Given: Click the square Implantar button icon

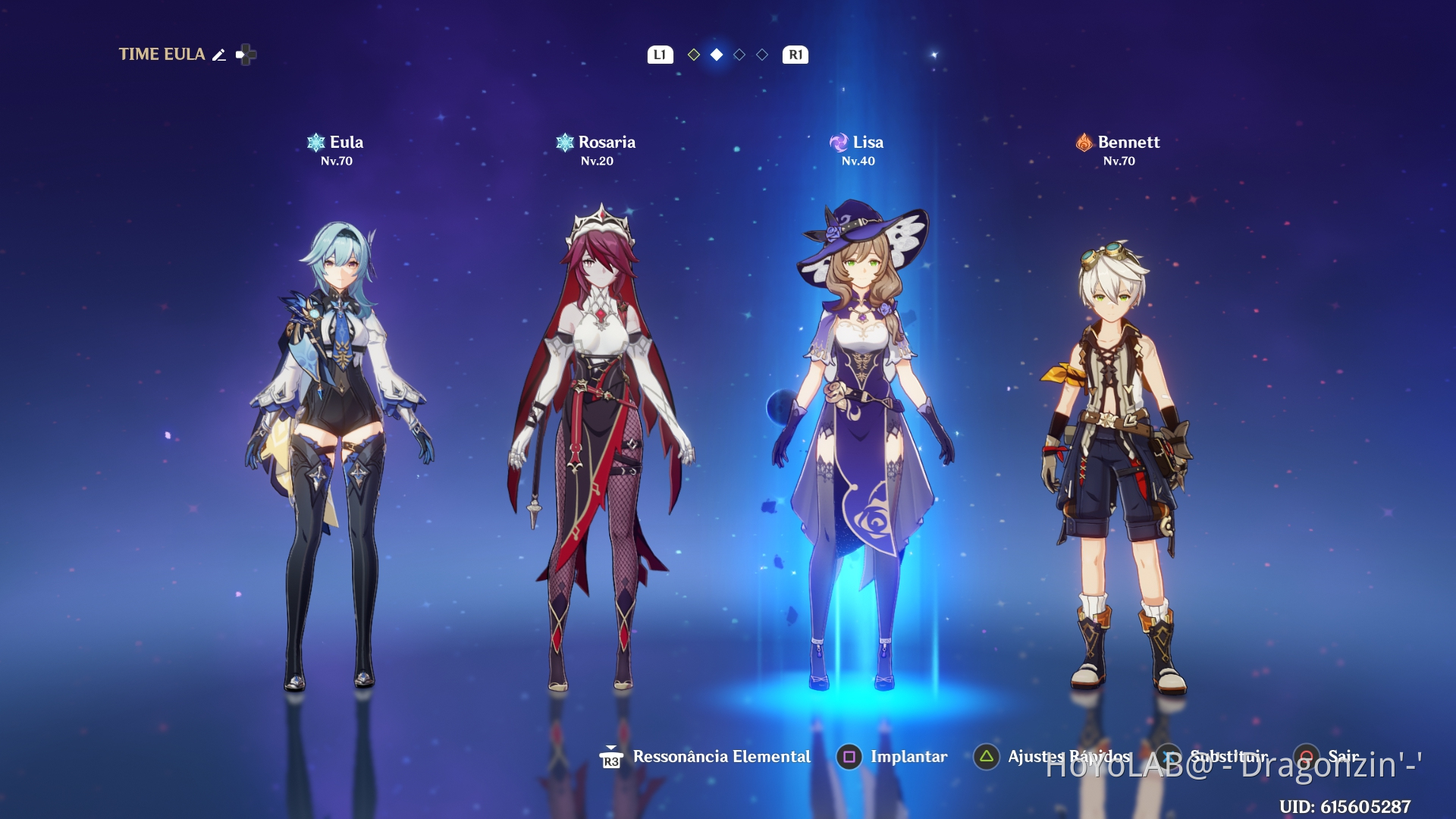Looking at the screenshot, I should coord(851,756).
